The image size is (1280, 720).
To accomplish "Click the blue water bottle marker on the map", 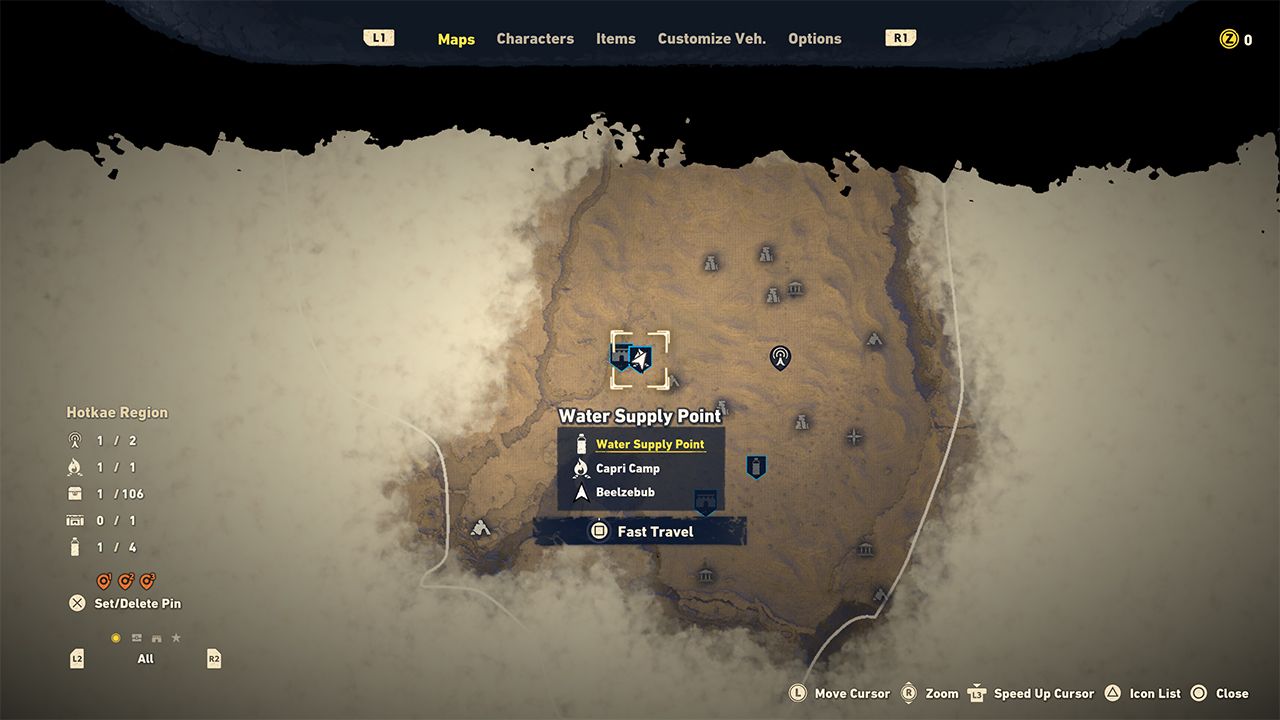I will 755,464.
